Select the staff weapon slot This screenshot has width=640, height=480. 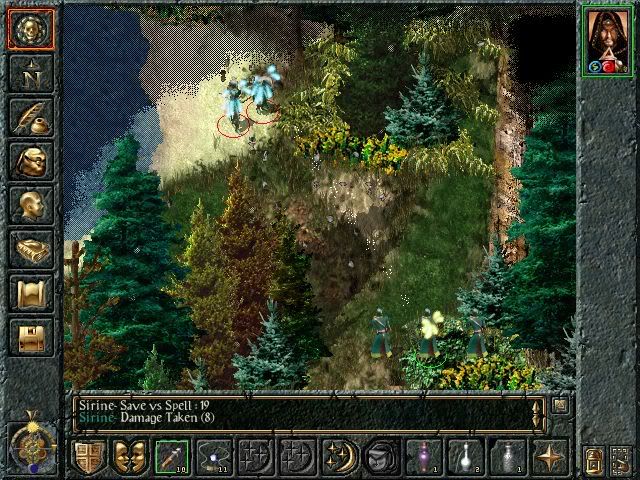[172, 458]
